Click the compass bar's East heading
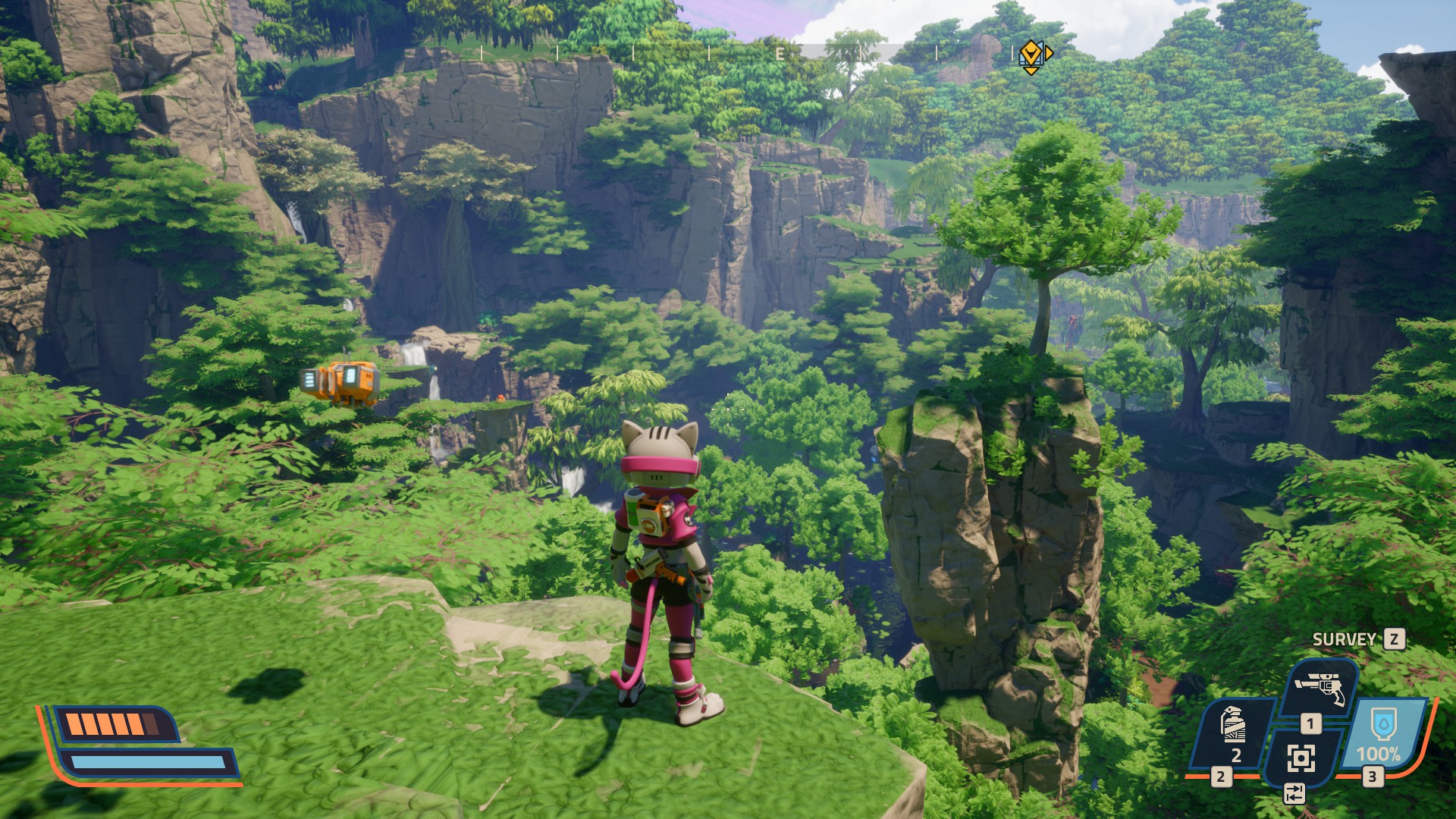1456x819 pixels. 780,54
